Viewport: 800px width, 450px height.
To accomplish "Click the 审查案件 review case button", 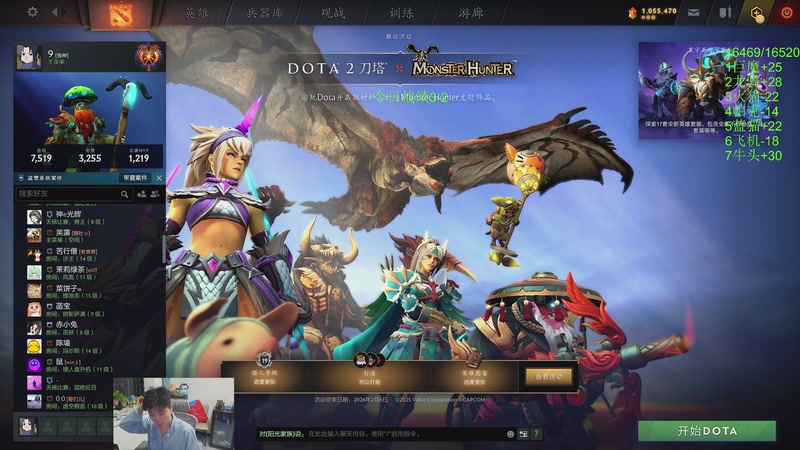I will [x=138, y=178].
